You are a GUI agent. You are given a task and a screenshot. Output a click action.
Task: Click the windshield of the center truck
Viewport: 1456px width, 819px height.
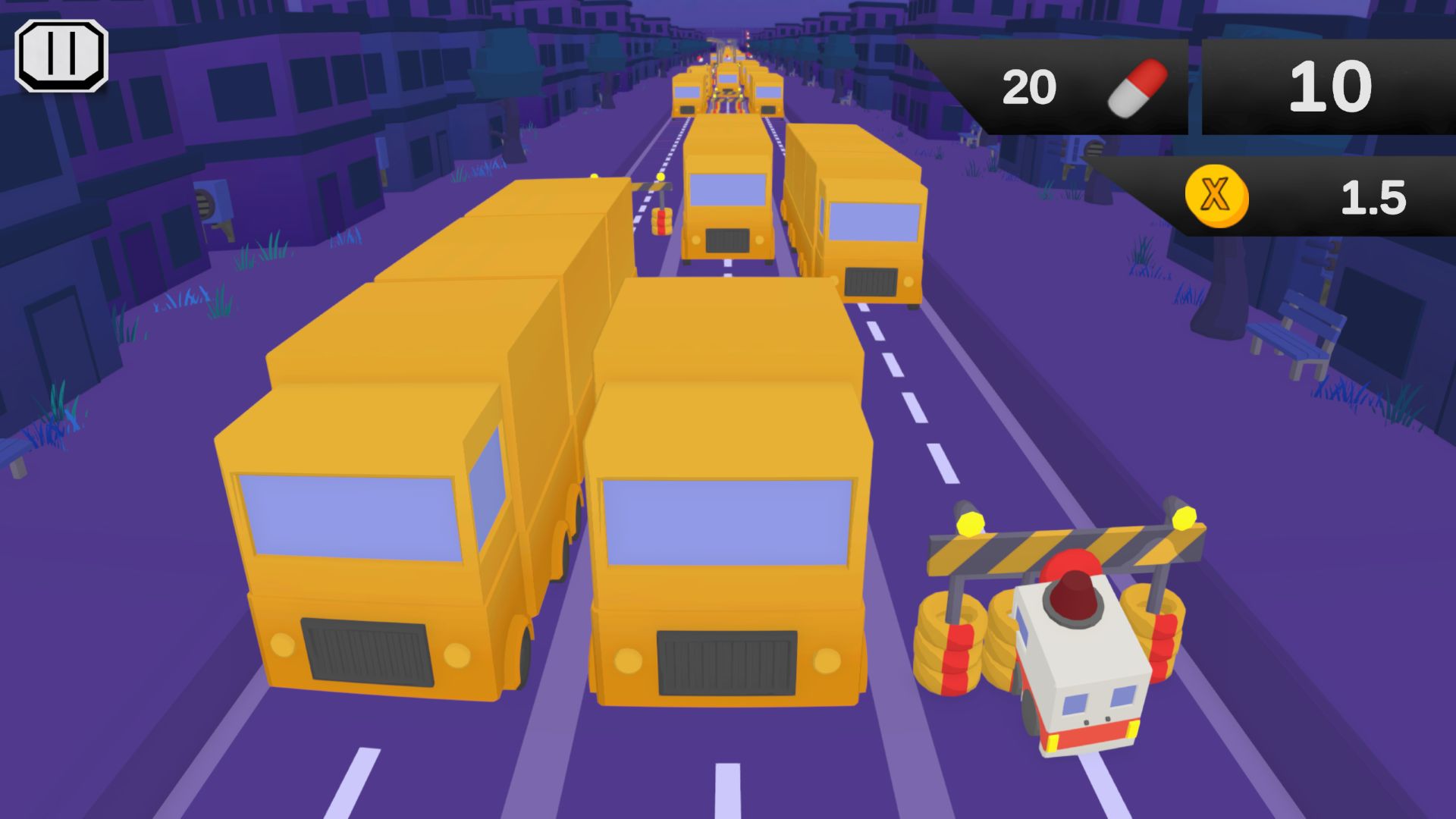point(728,523)
